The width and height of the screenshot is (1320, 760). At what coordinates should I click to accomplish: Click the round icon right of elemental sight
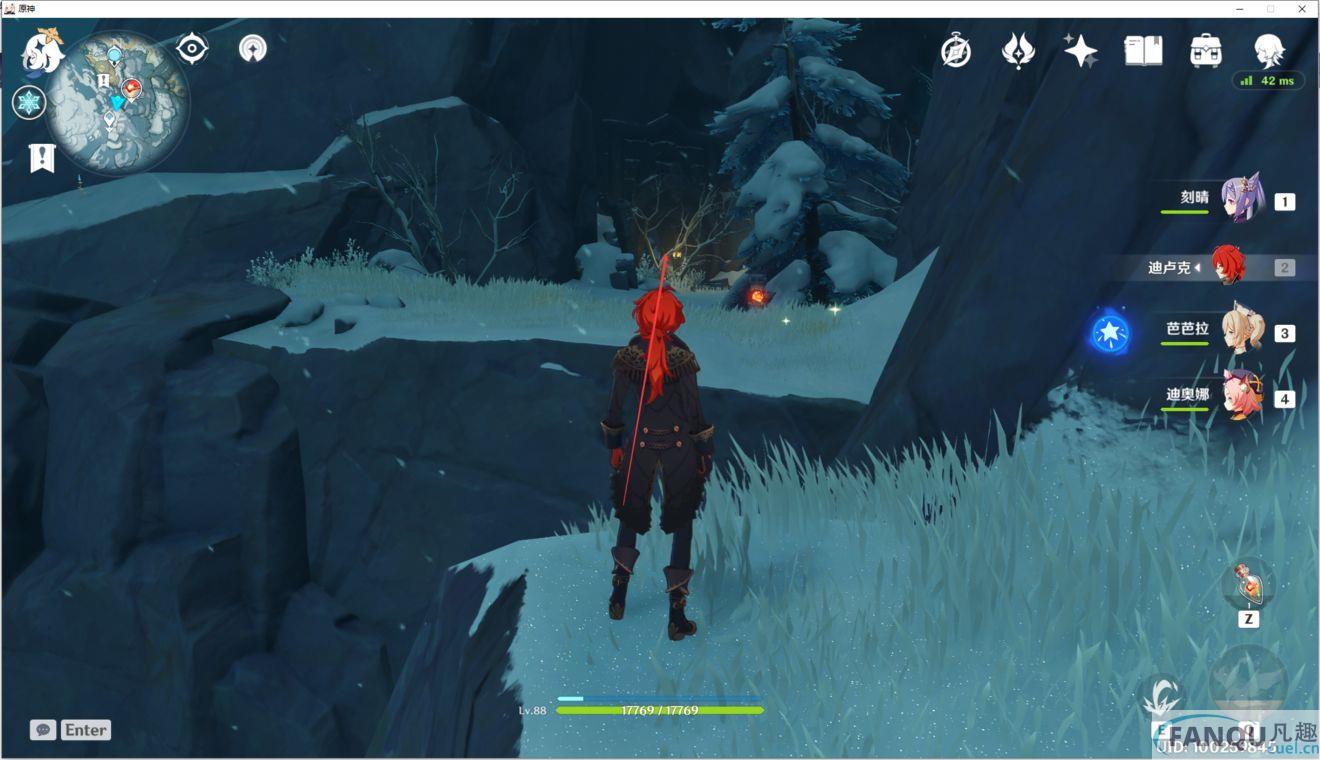pyautogui.click(x=253, y=48)
